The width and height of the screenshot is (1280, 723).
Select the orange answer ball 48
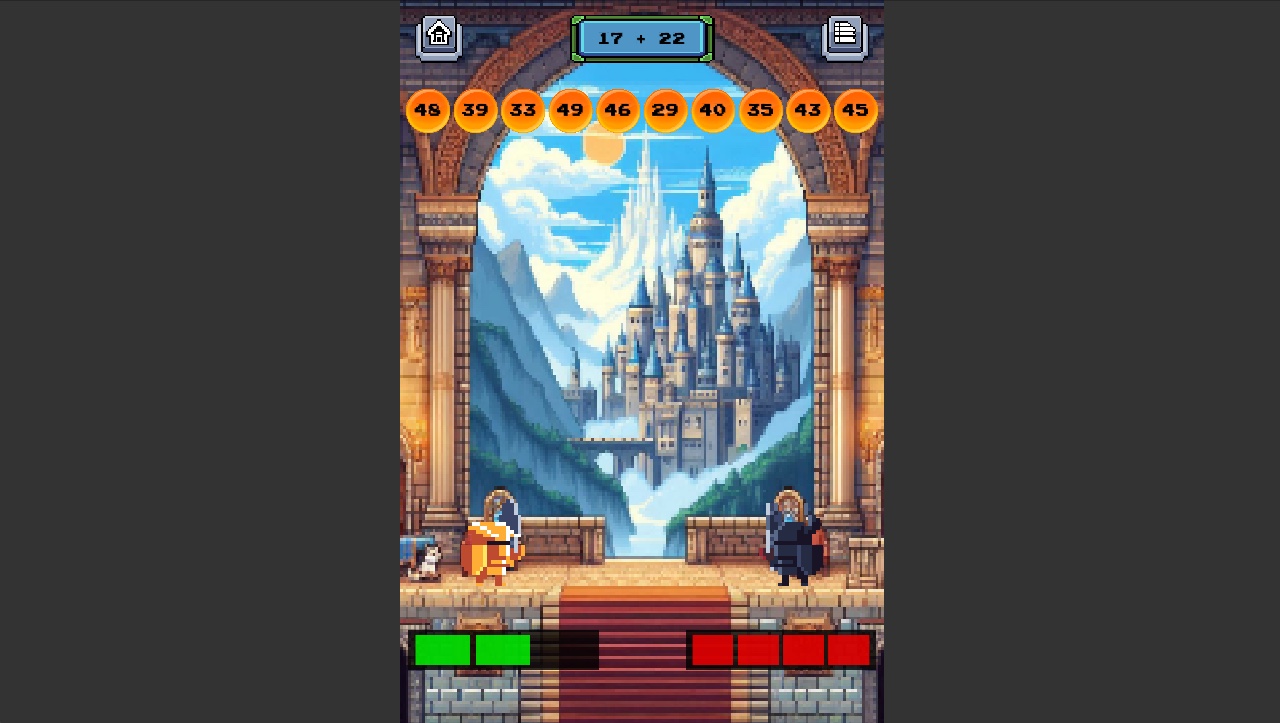[428, 110]
